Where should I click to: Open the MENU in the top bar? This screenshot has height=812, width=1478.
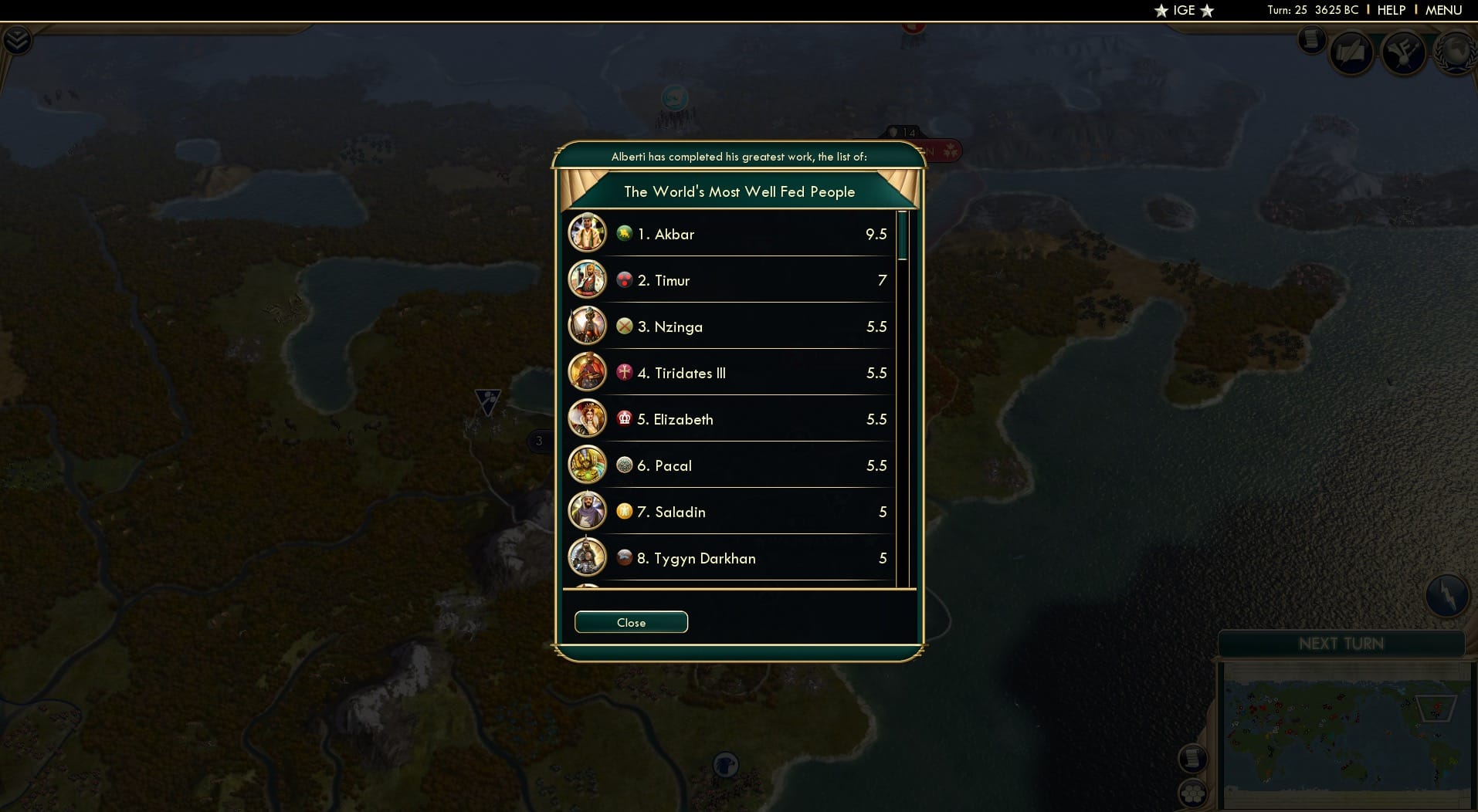(x=1446, y=10)
